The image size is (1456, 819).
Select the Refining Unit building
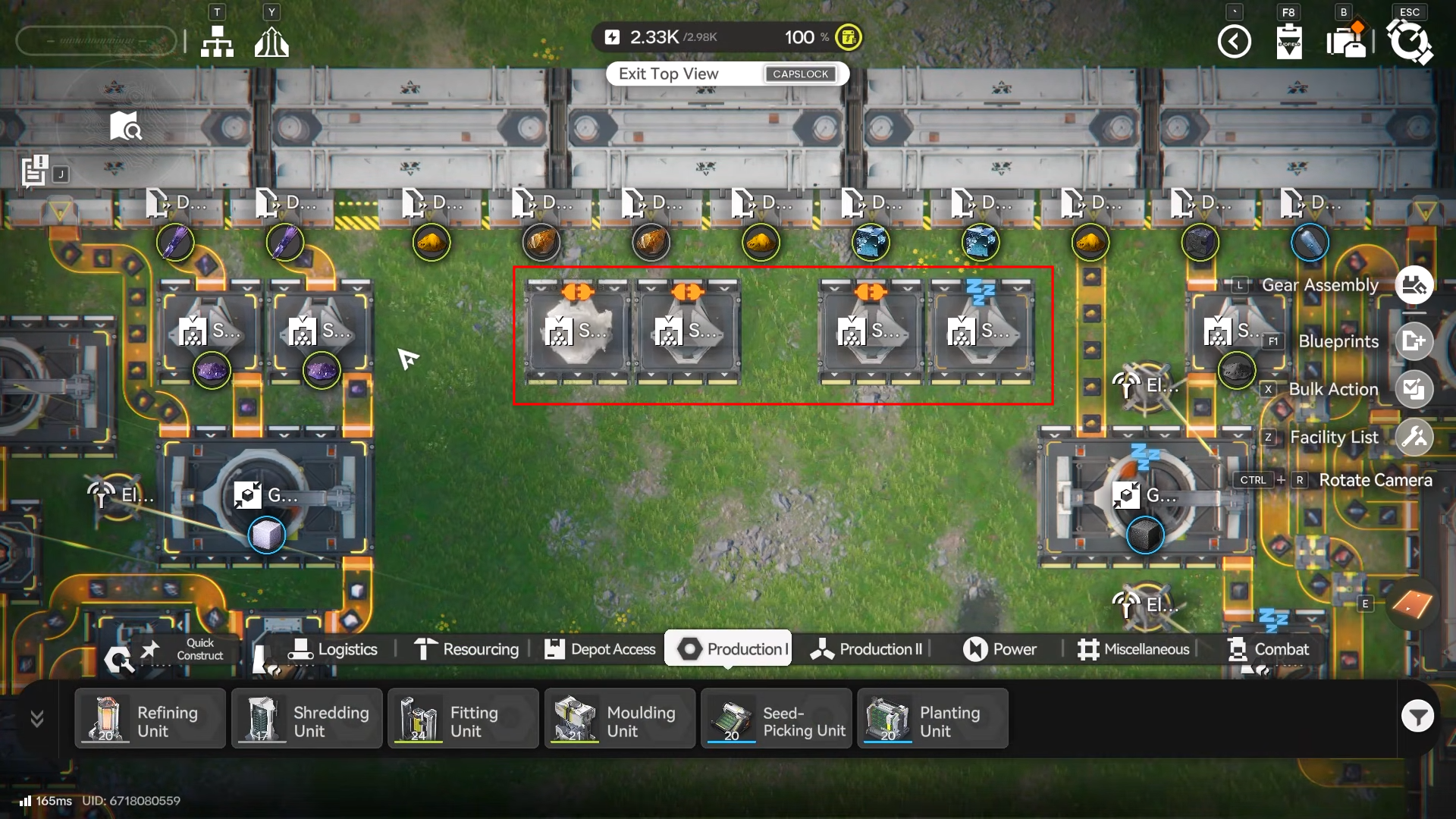pyautogui.click(x=150, y=719)
